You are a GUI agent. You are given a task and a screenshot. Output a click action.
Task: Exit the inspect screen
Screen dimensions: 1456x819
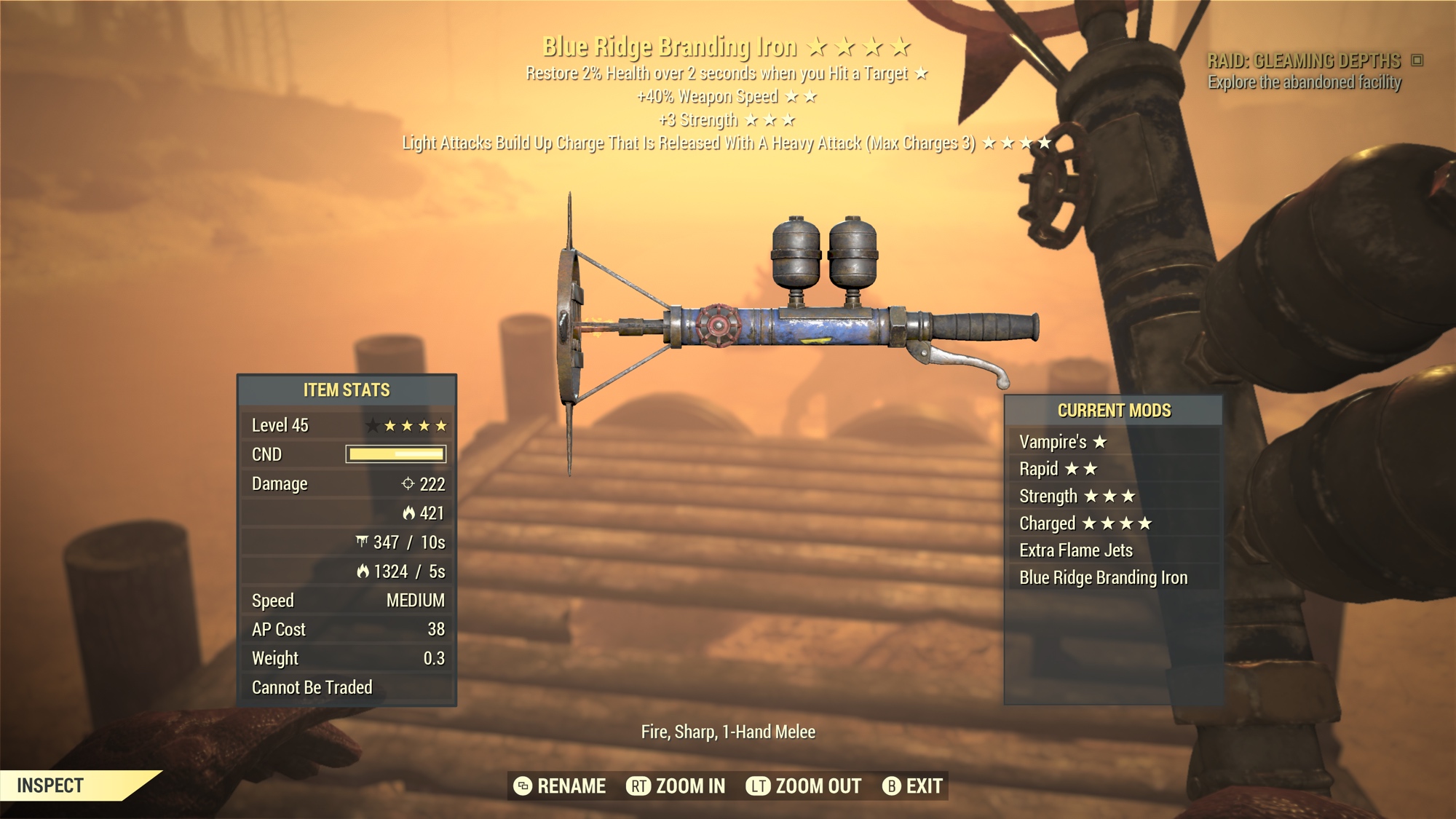[913, 786]
